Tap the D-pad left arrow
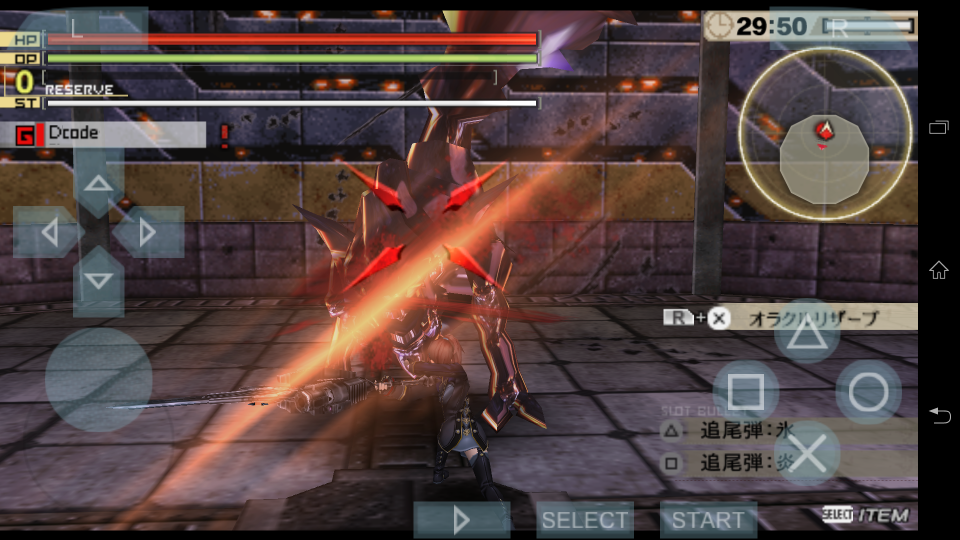 click(48, 232)
